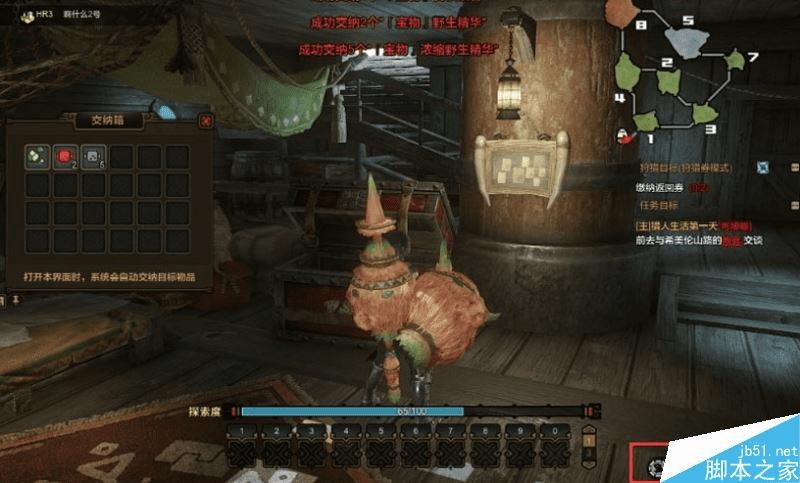This screenshot has width=800, height=483.
Task: Select the gray item stack of 5
Action: 93,156
